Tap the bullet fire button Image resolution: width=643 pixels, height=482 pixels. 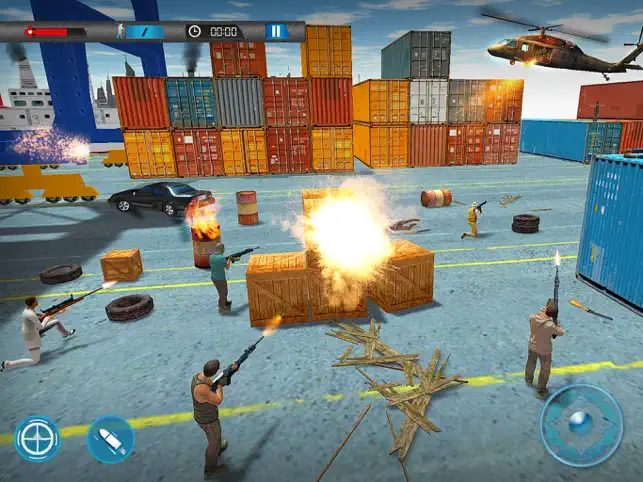[x=110, y=439]
